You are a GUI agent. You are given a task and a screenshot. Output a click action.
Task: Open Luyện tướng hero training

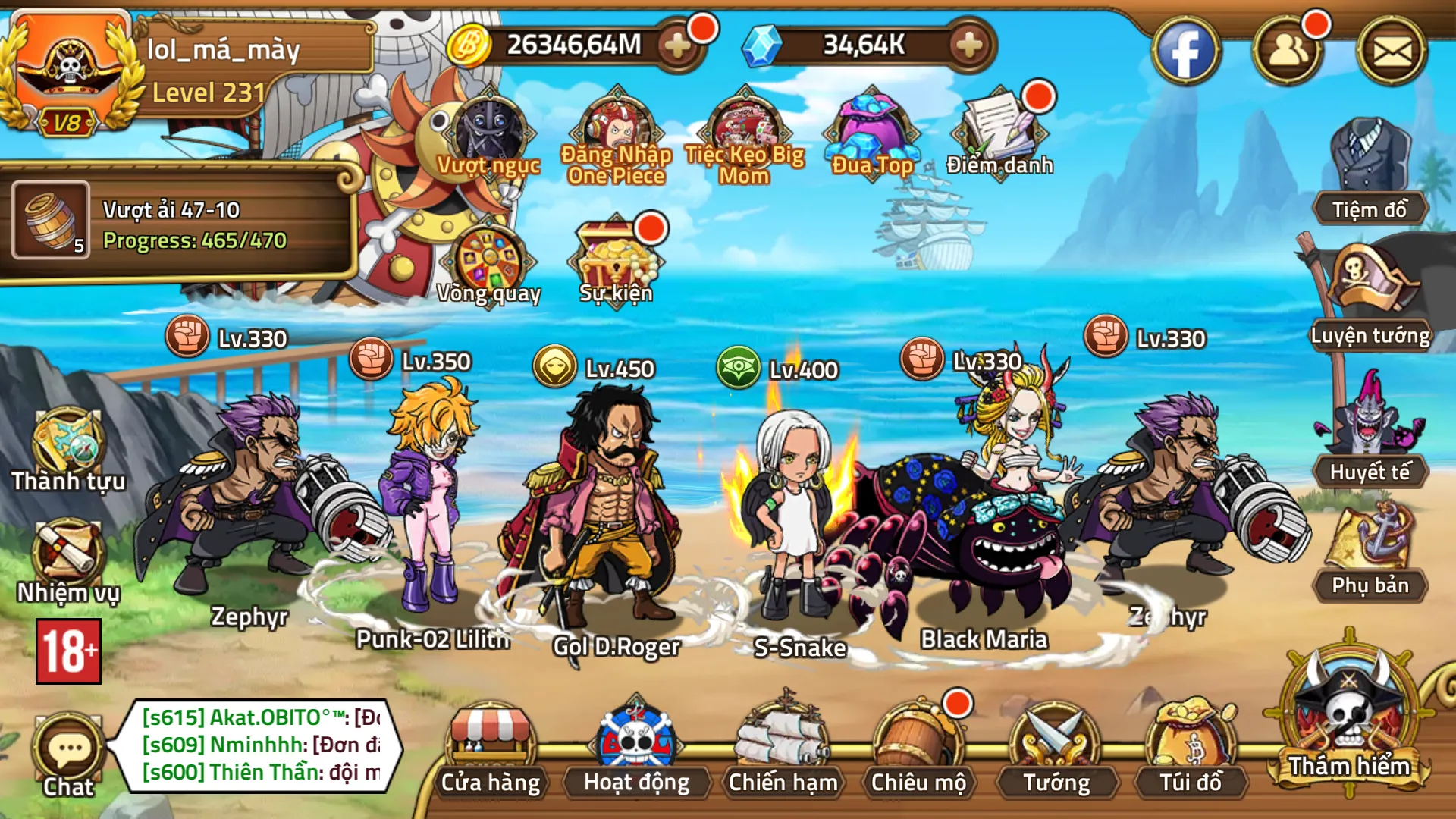coord(1370,296)
